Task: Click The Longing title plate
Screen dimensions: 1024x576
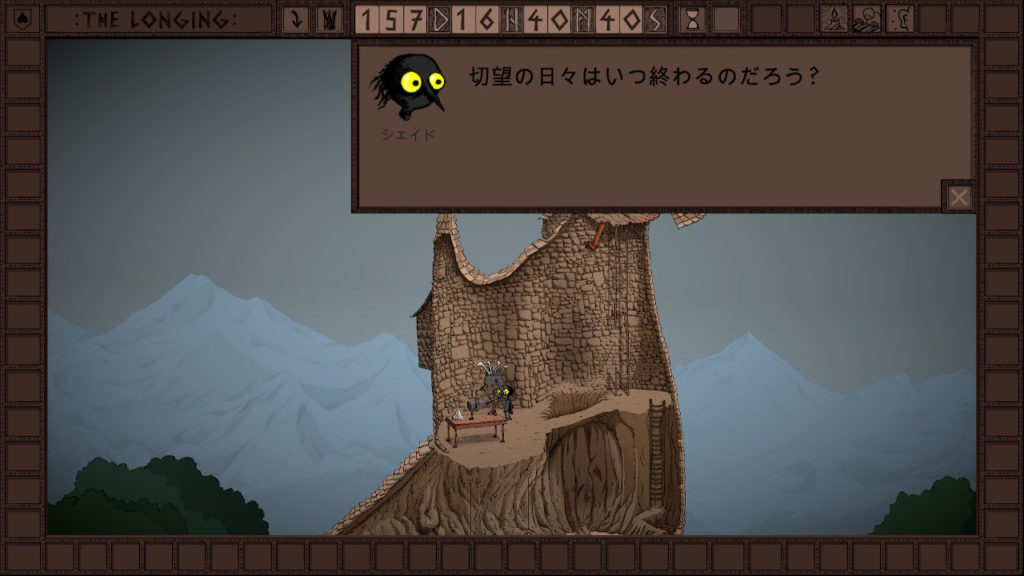Action: 160,19
